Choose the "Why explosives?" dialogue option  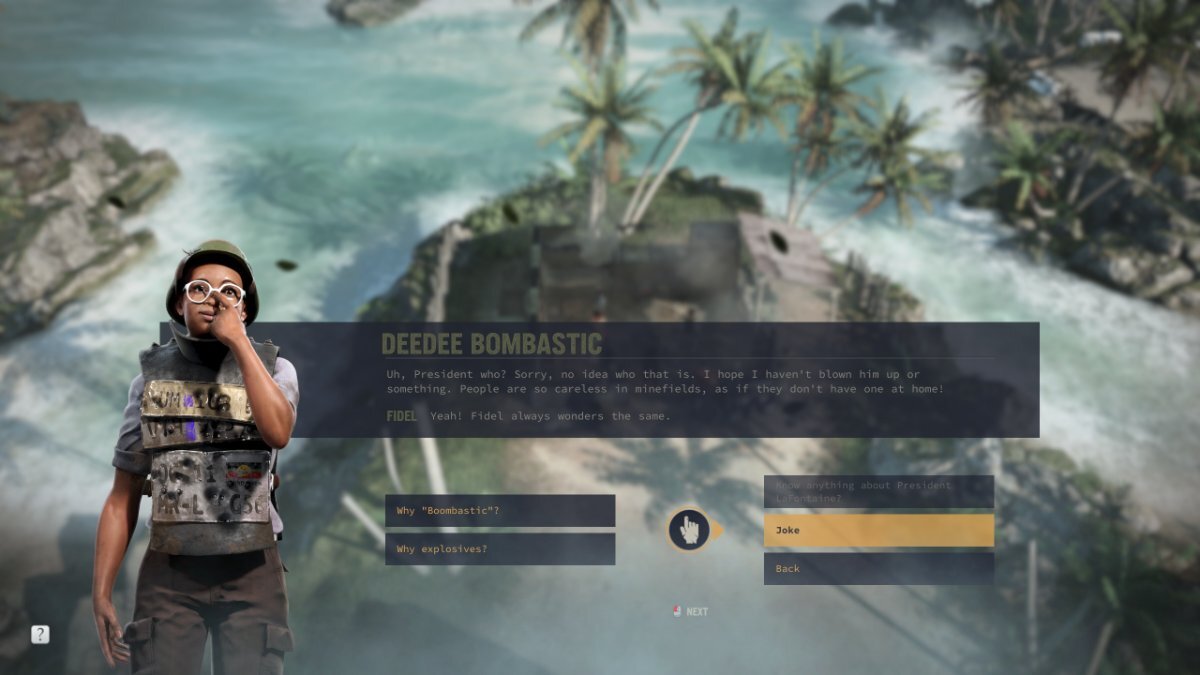499,549
